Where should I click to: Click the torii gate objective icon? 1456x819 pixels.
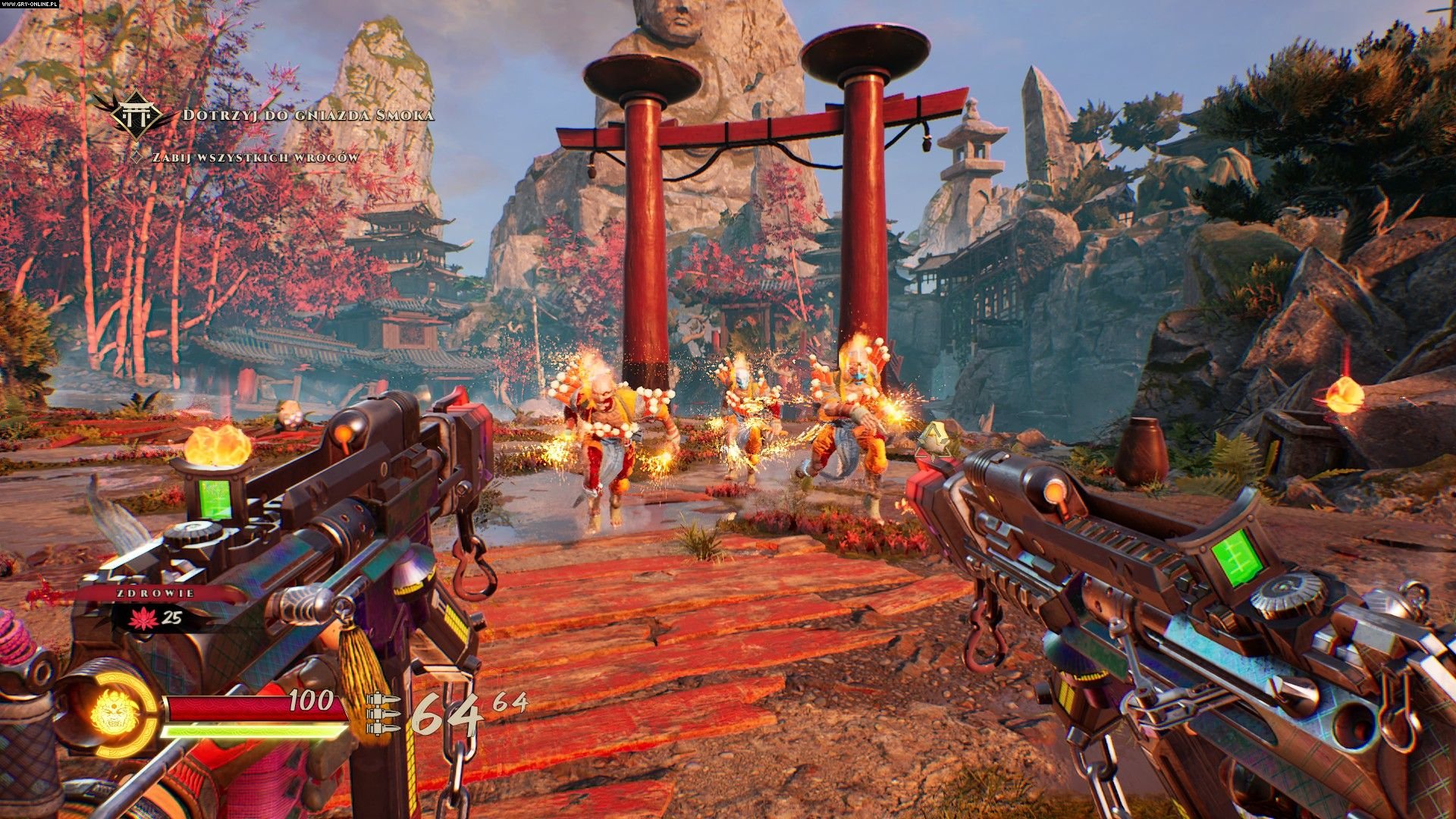(x=136, y=115)
